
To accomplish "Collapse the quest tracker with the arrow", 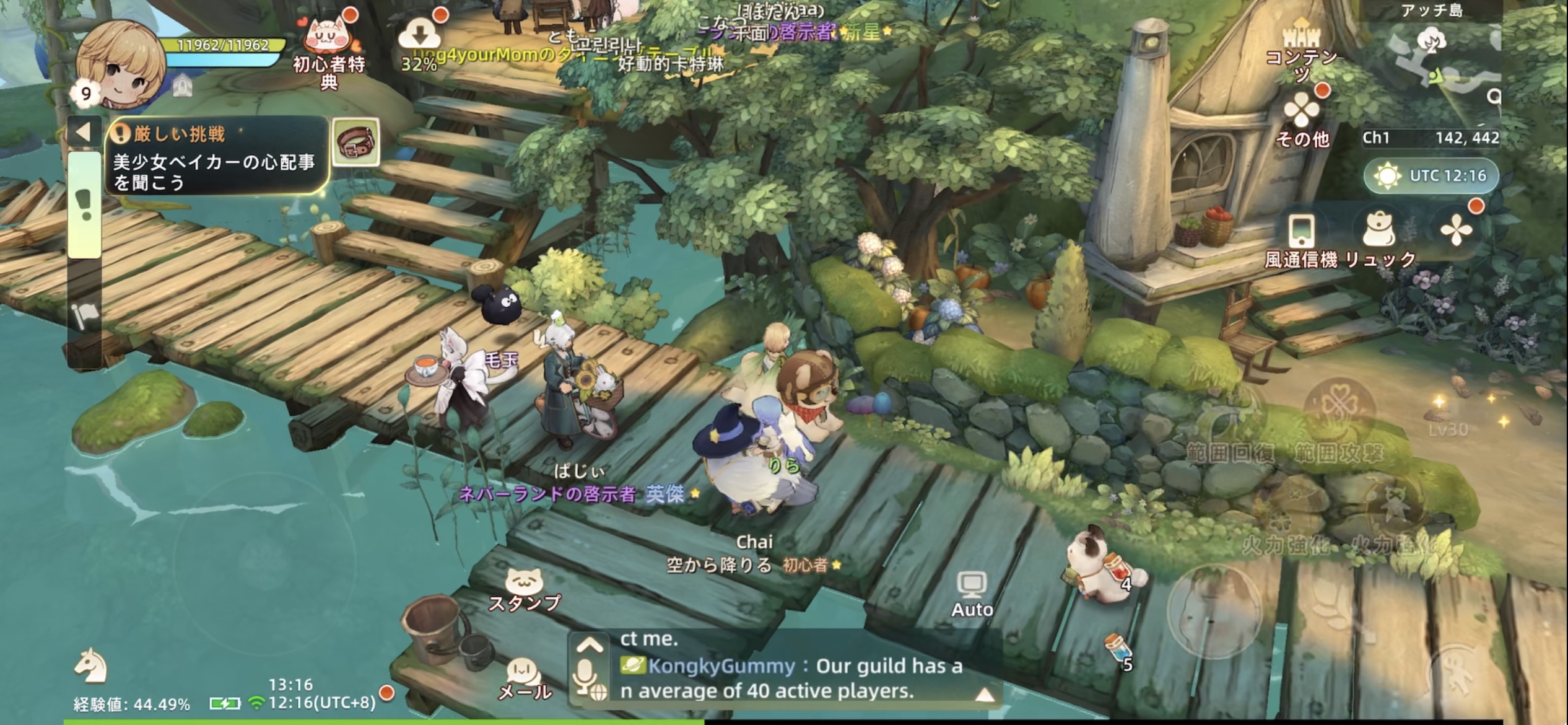I will tap(84, 131).
